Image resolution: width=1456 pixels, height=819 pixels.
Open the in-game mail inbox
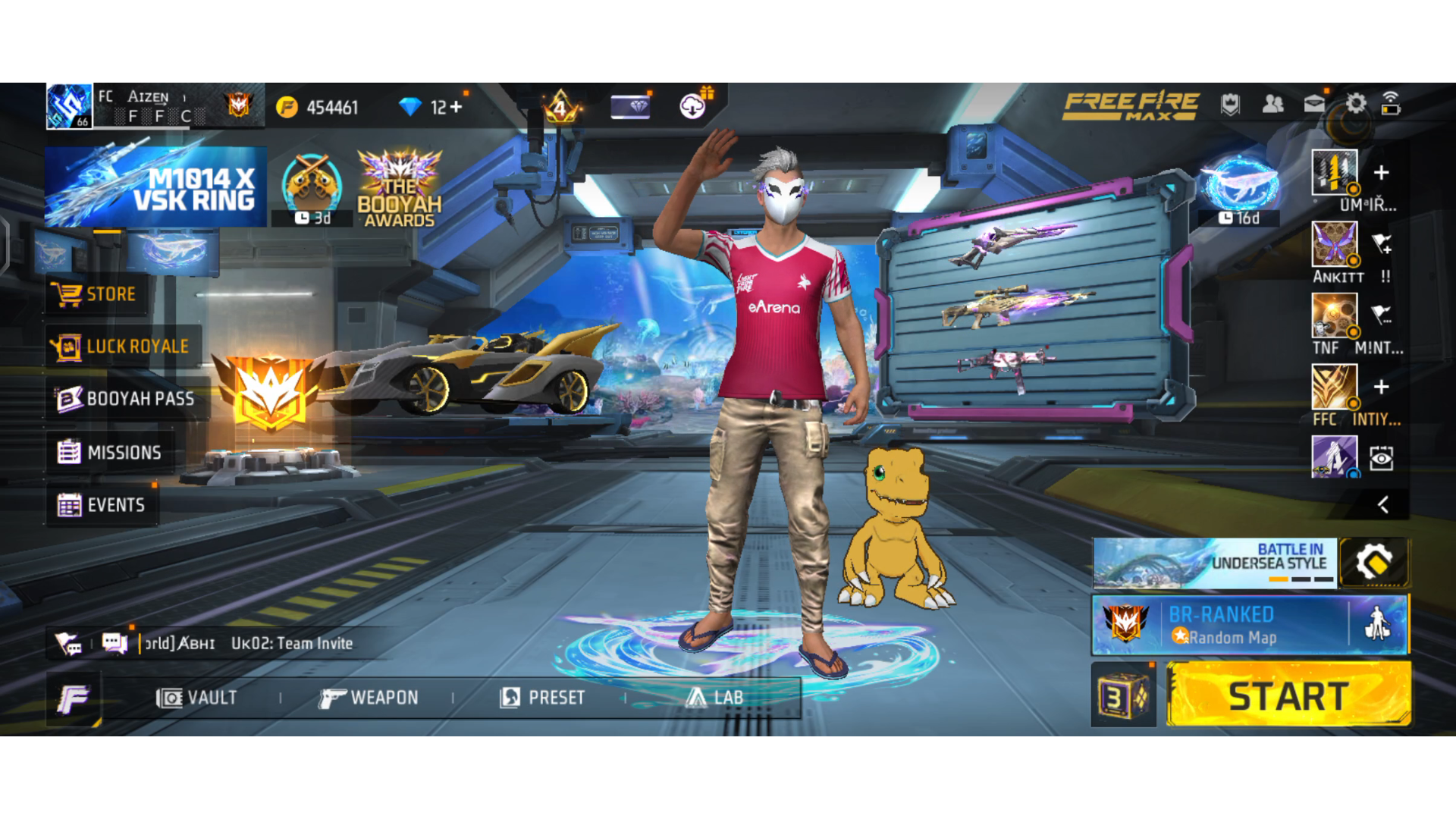point(1314,105)
